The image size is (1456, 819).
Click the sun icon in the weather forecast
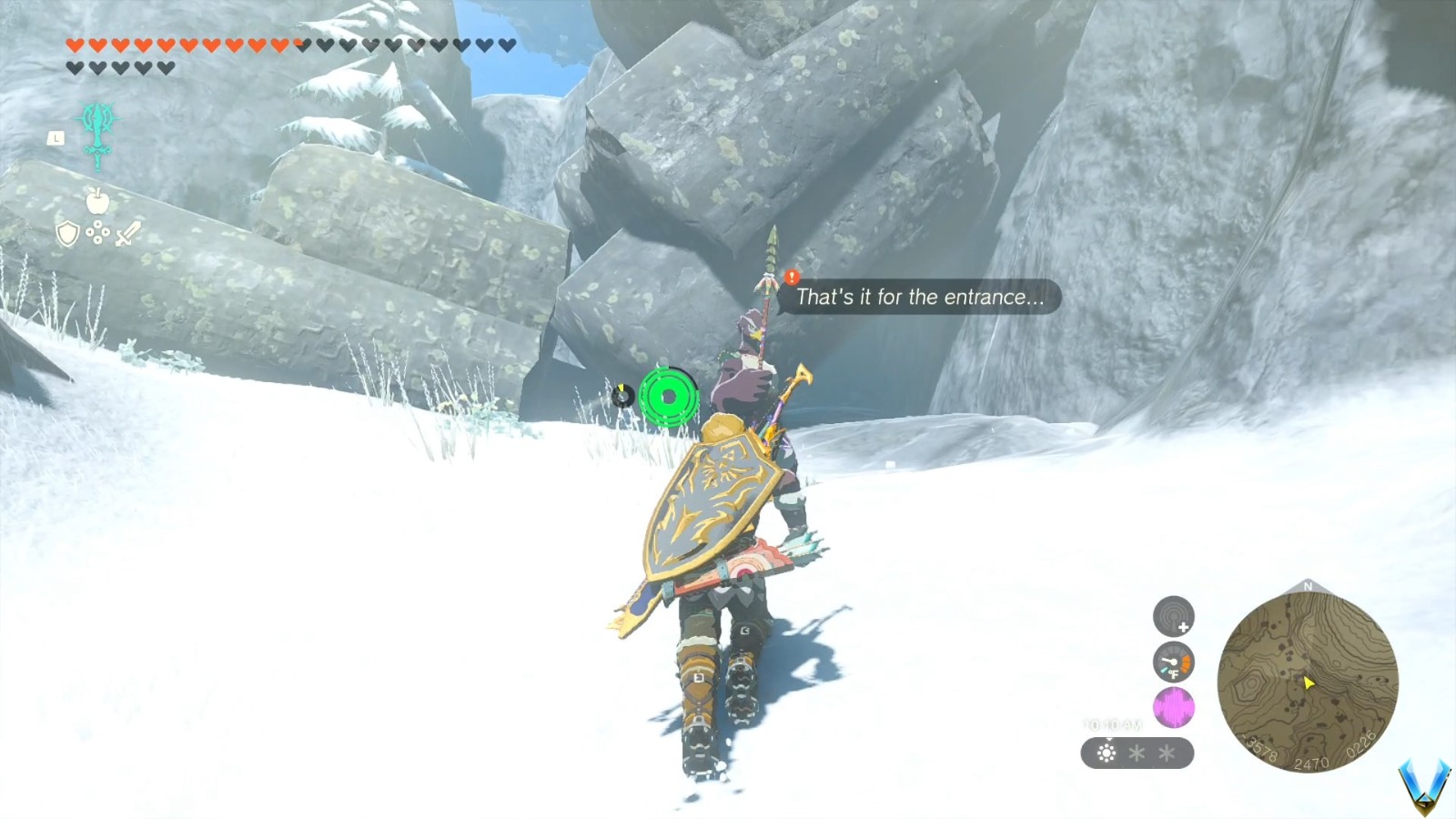(x=1107, y=753)
